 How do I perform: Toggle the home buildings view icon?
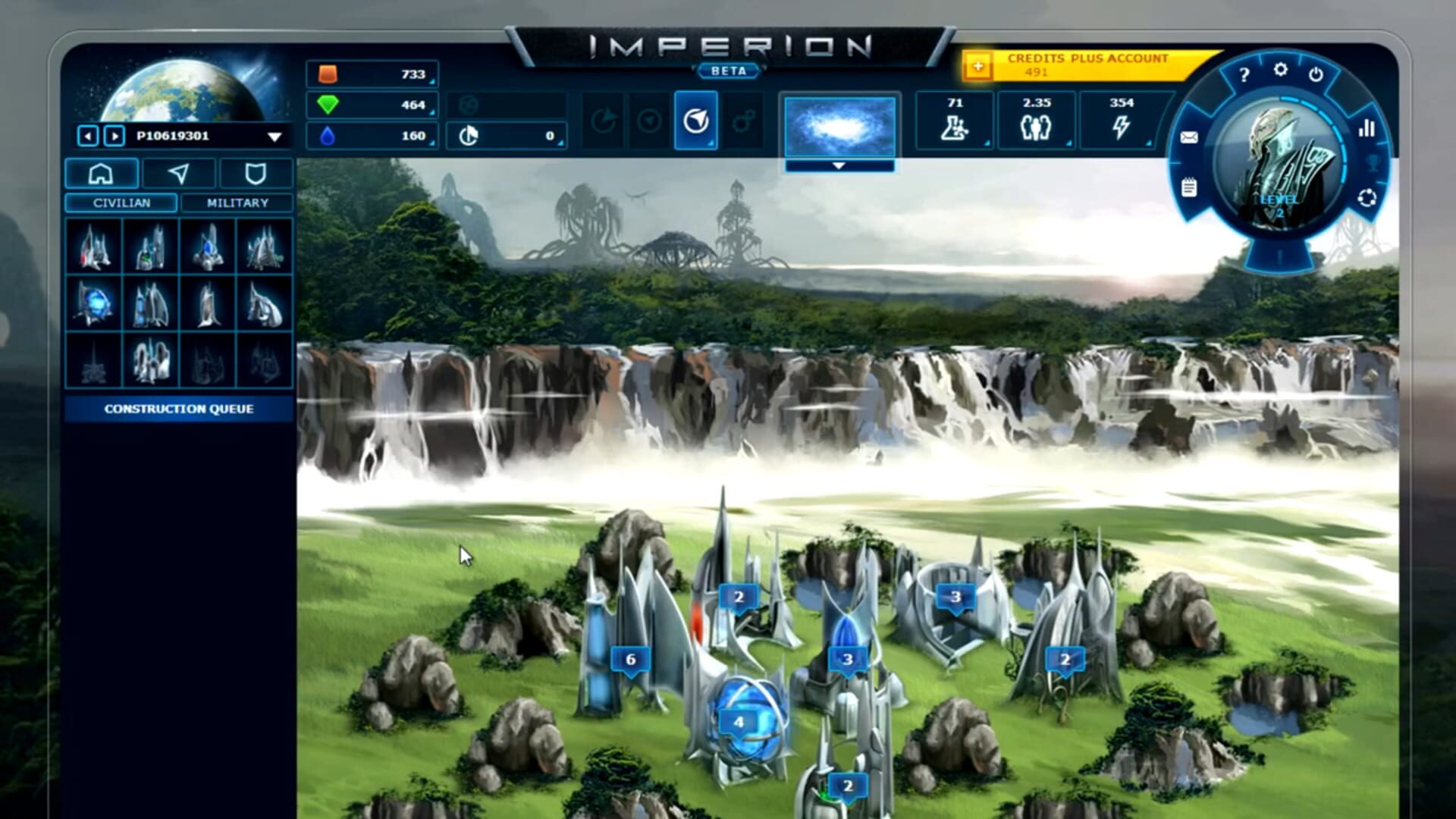click(x=102, y=174)
